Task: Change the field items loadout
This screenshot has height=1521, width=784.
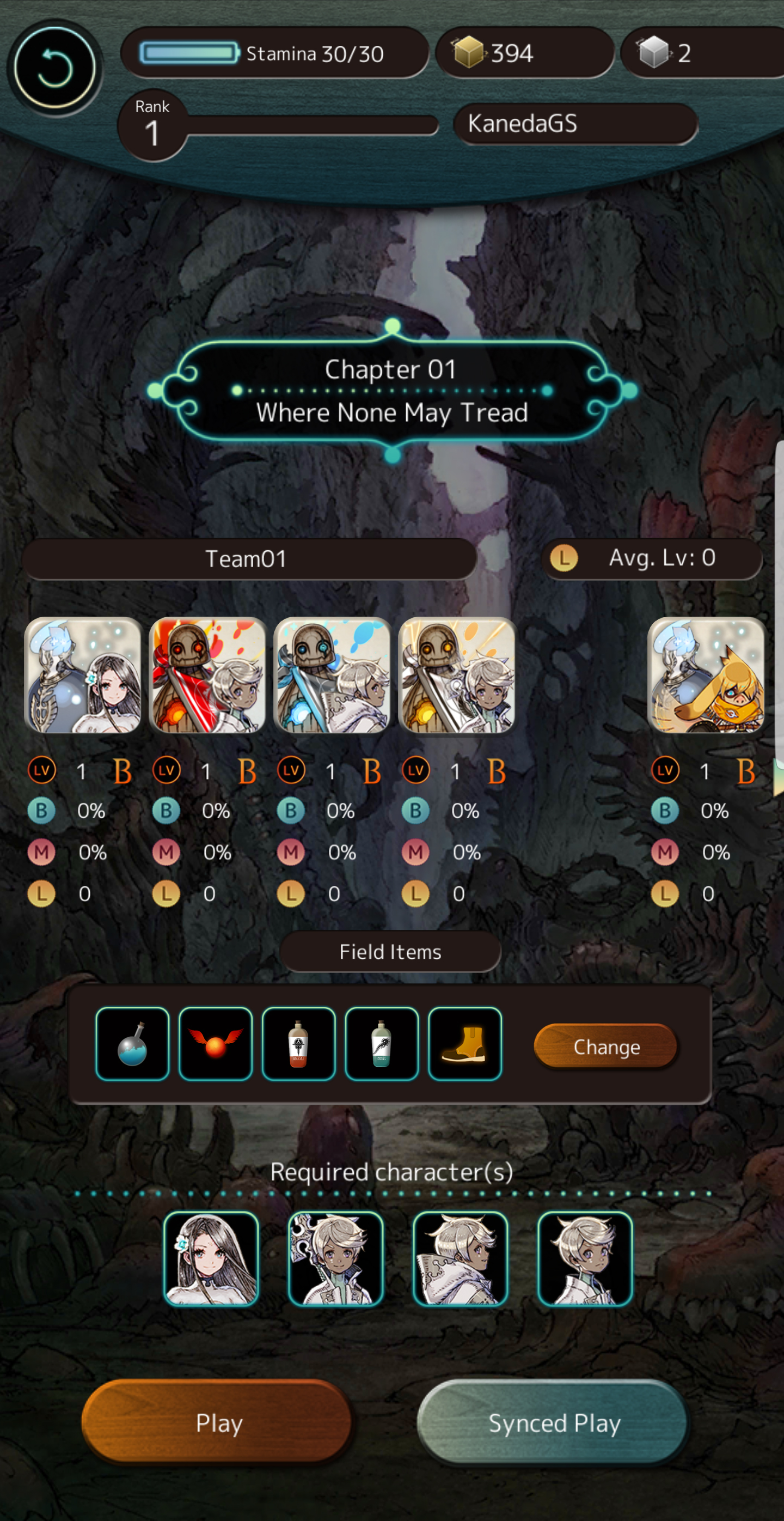Action: pos(606,1047)
